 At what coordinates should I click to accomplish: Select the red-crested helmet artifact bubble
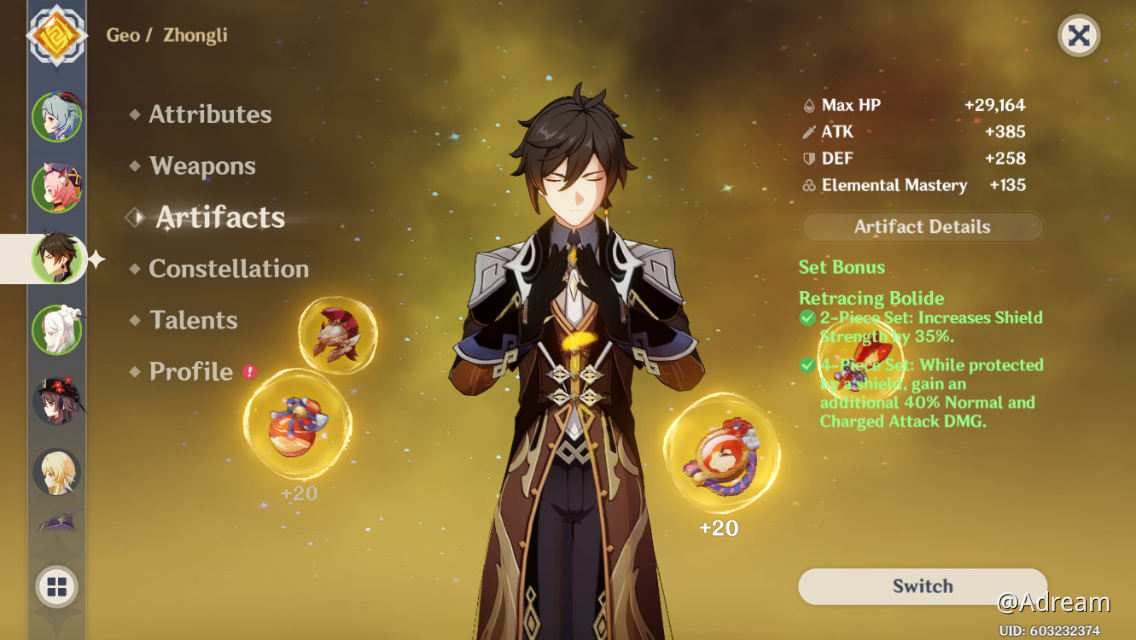point(338,335)
